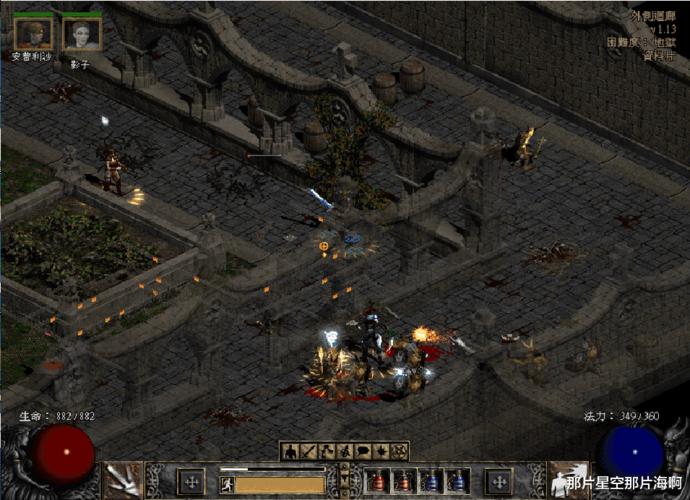
Task: Open the pentagram game menu icon
Action: pyautogui.click(x=400, y=451)
